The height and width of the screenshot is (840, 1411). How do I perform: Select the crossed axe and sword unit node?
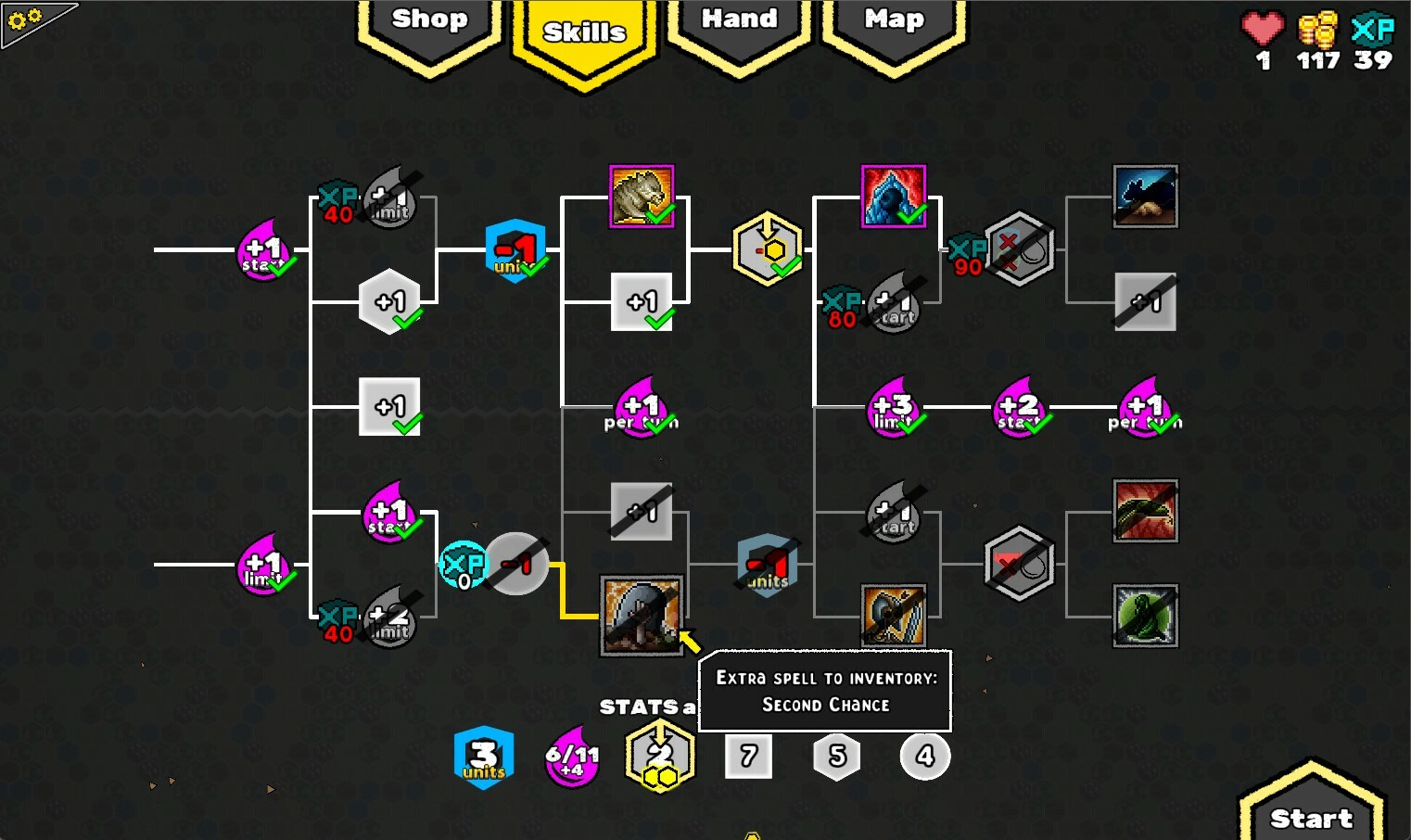click(893, 614)
